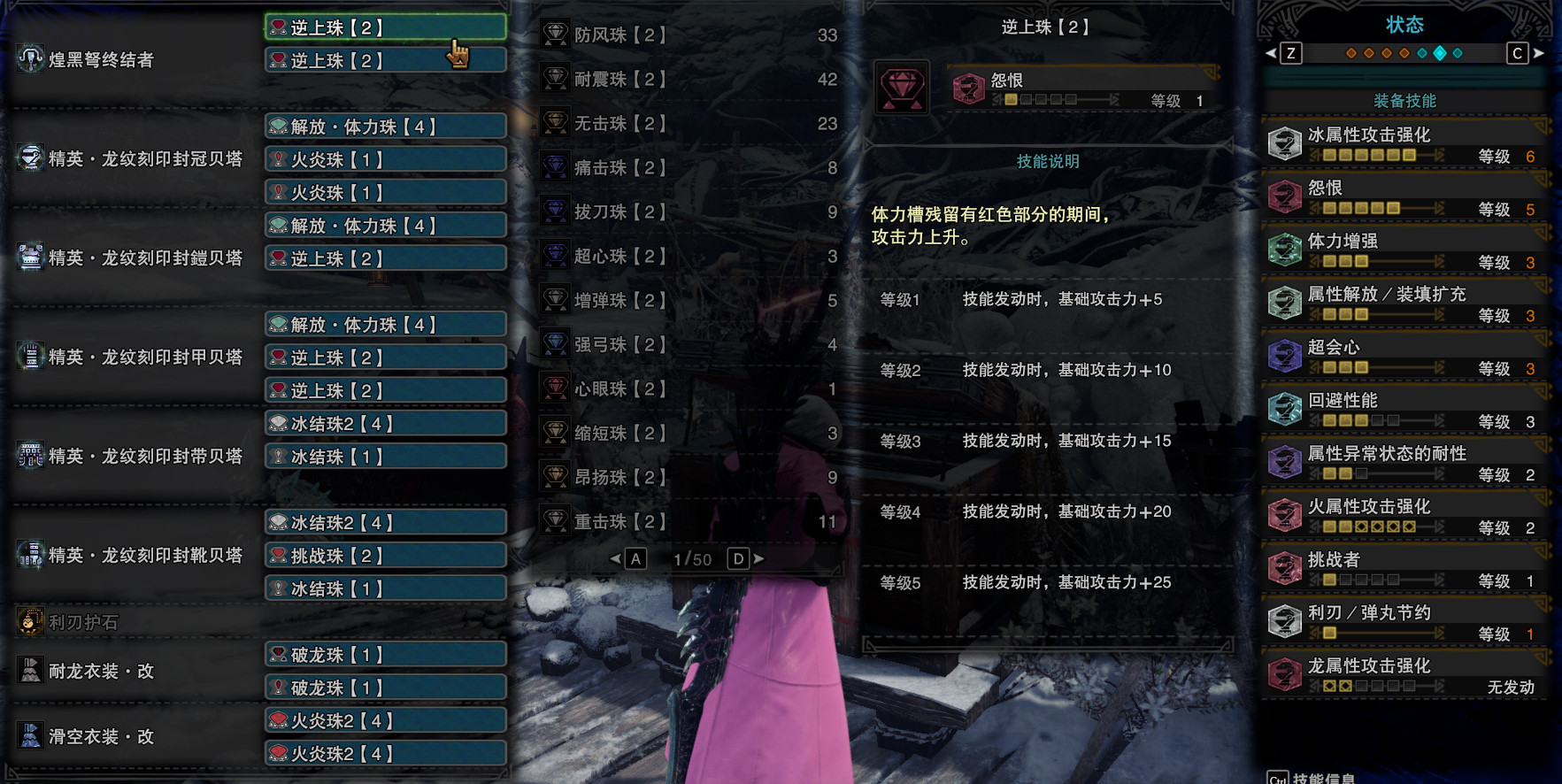Choose 昂扬珠【2】 from the decoration list
Screen dimensions: 1562x784
(619, 478)
